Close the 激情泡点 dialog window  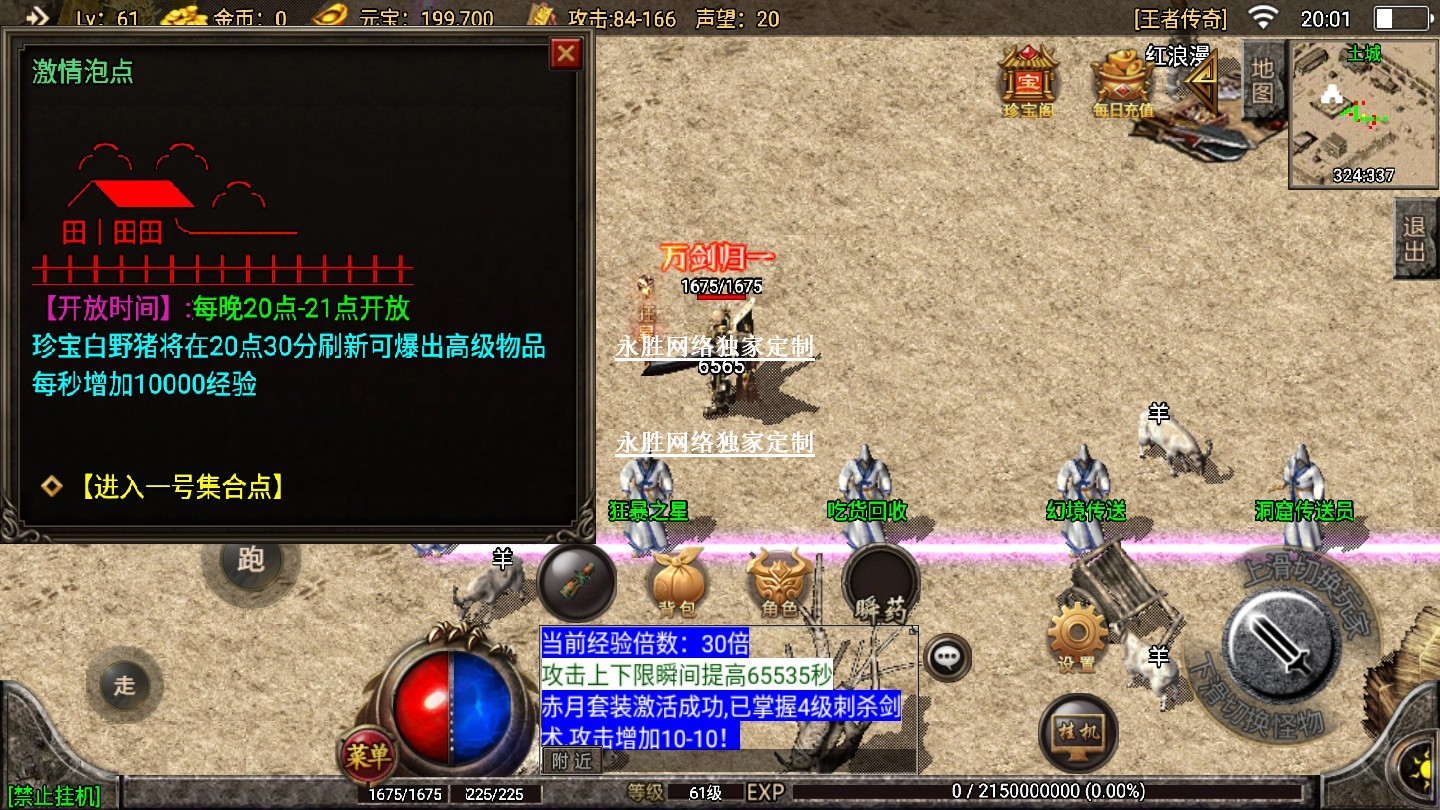coord(566,53)
